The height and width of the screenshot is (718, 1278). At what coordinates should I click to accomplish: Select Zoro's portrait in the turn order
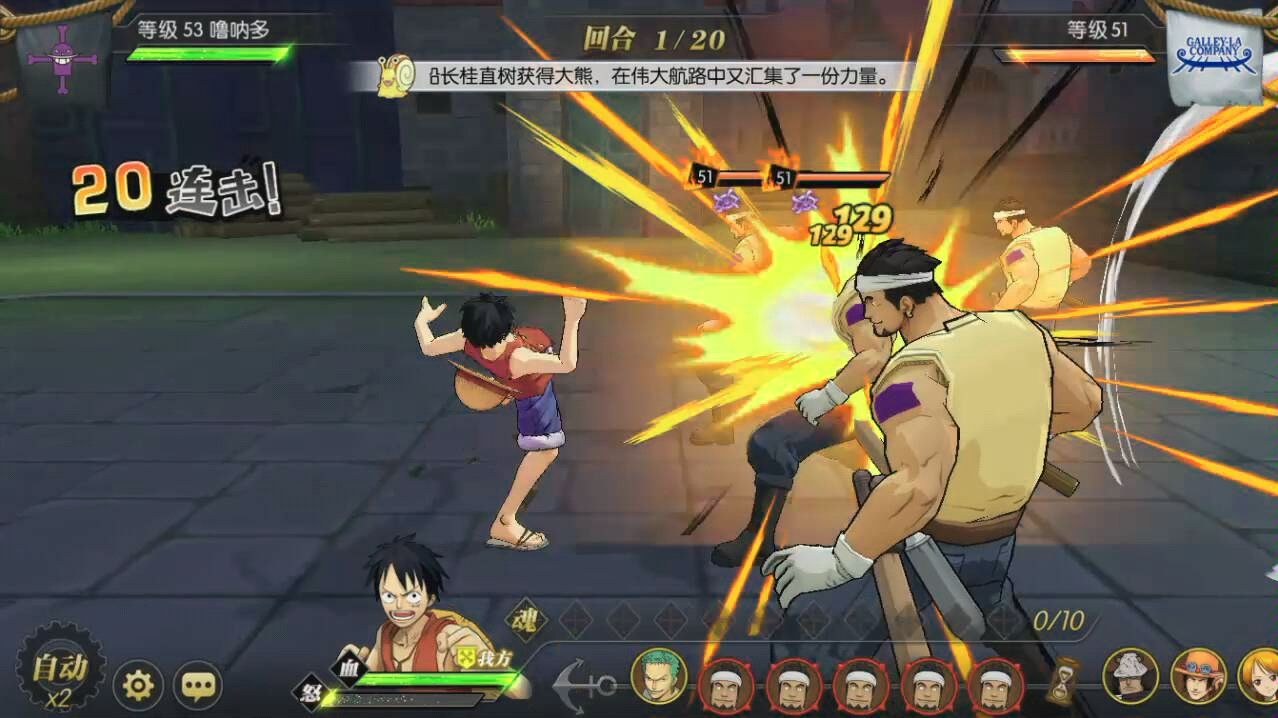point(659,677)
